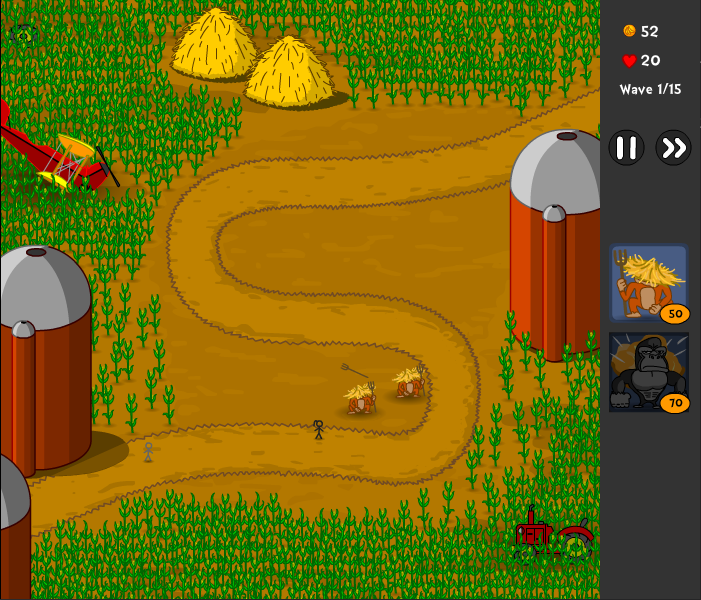Select the straw-hat orangutan tower costing 50
701x600 pixels.
tap(648, 282)
